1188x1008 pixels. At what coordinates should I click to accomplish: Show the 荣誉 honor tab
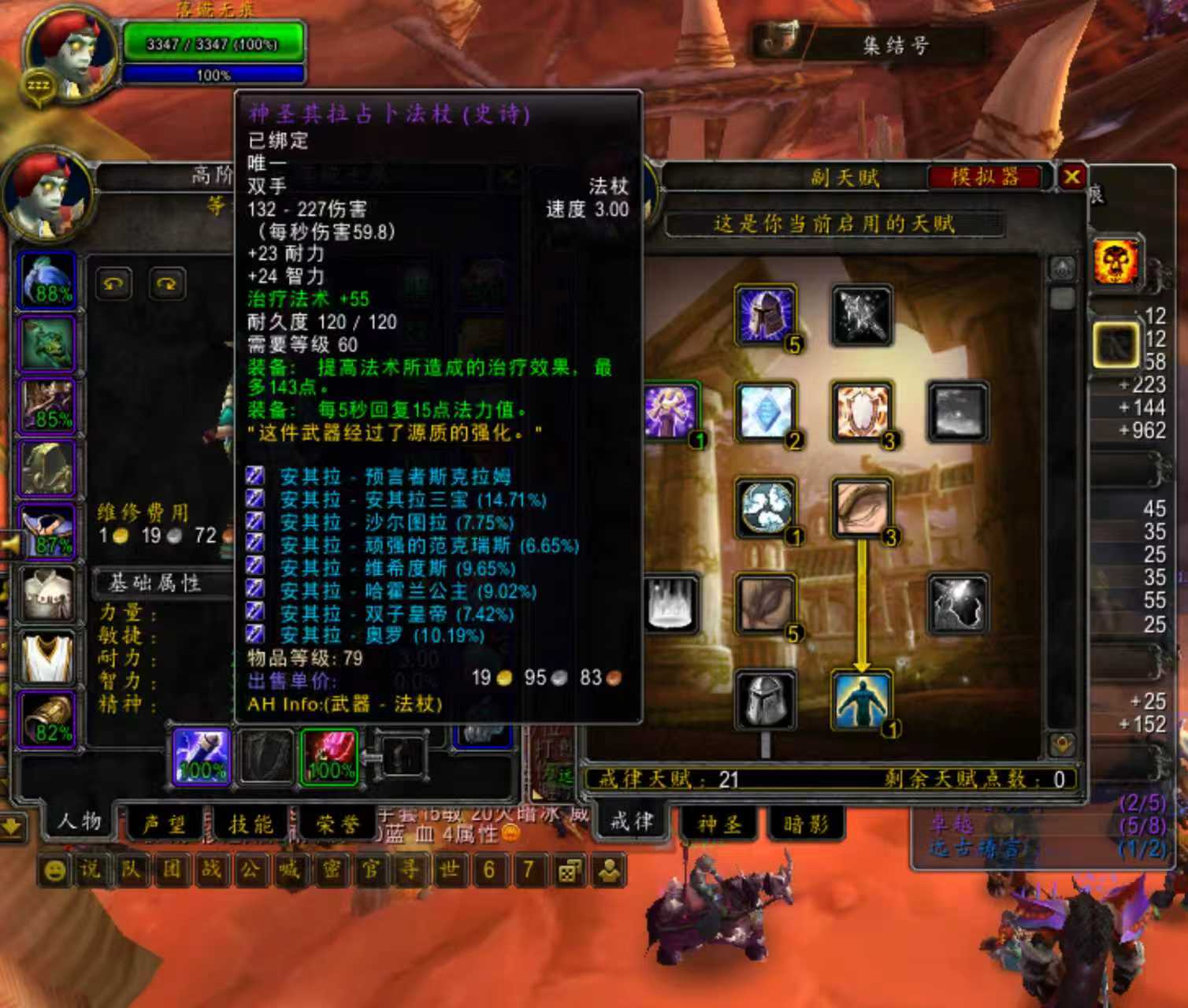click(x=337, y=824)
